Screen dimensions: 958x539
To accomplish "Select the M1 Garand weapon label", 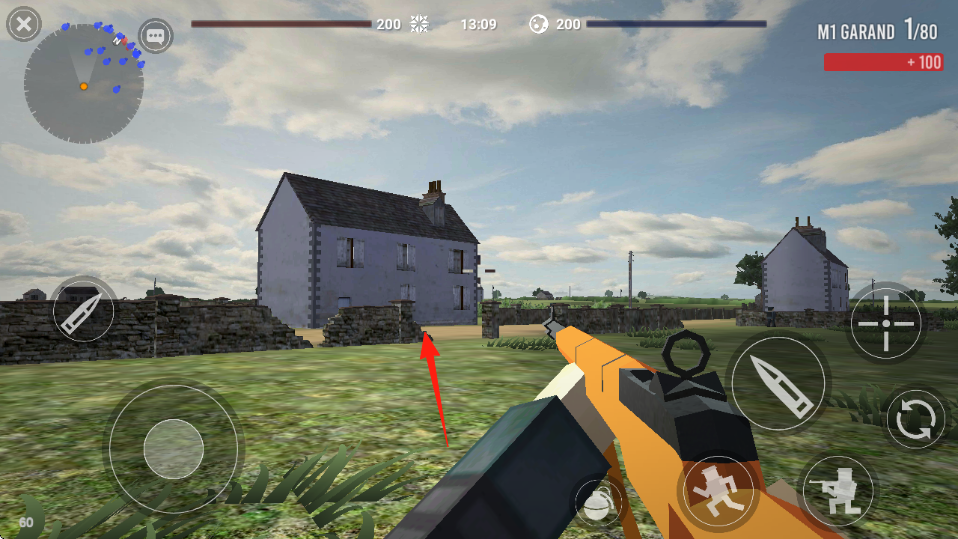I will (x=856, y=32).
